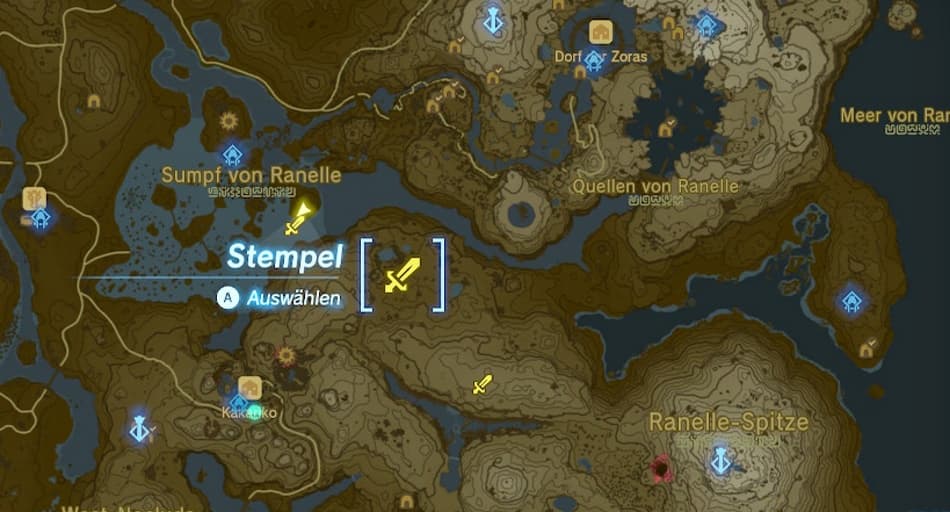This screenshot has width=950, height=512.
Task: Select the shrine marker at Kakariko
Action: click(x=238, y=403)
